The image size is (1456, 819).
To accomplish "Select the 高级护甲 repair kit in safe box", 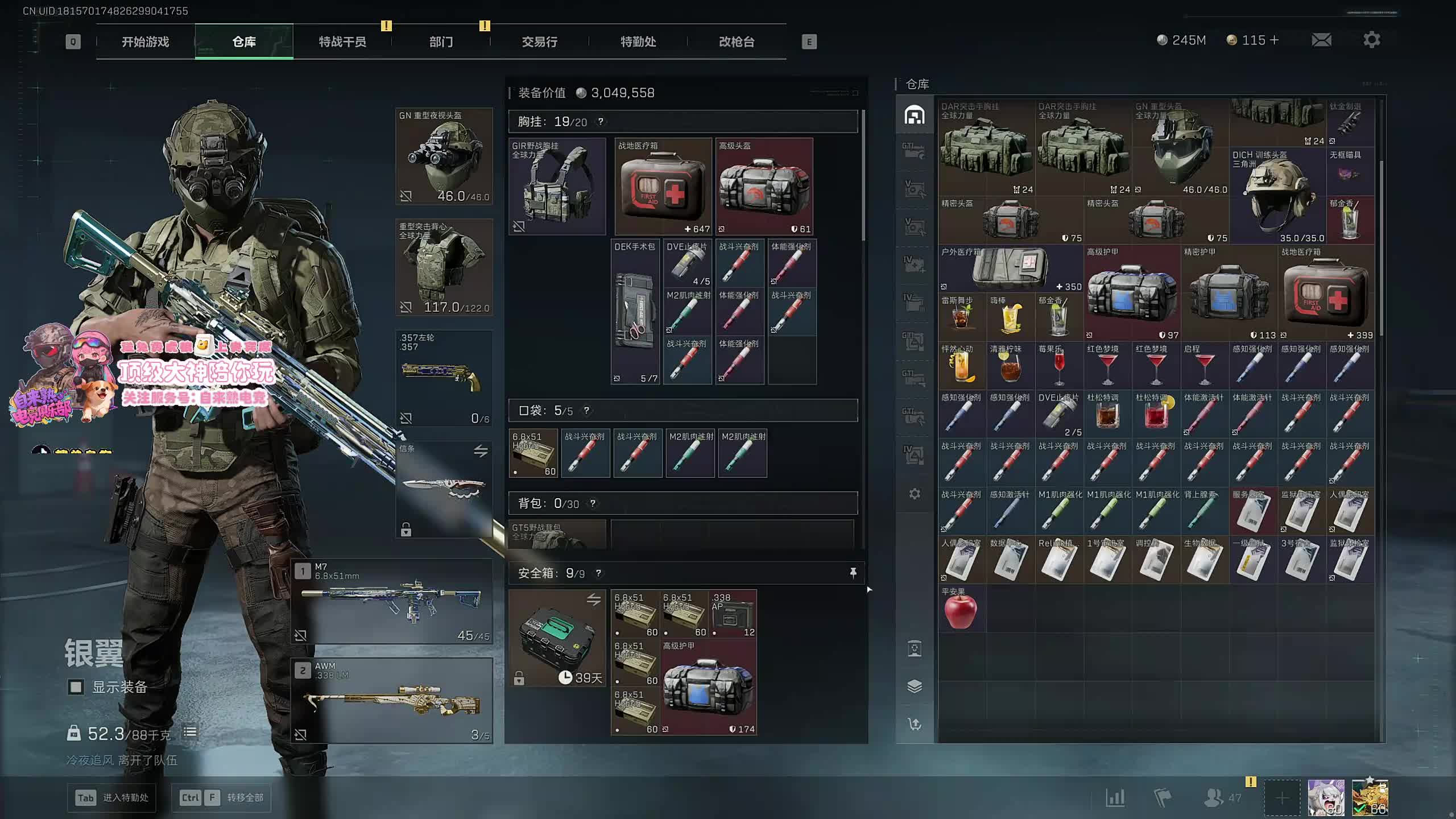I will tap(709, 687).
